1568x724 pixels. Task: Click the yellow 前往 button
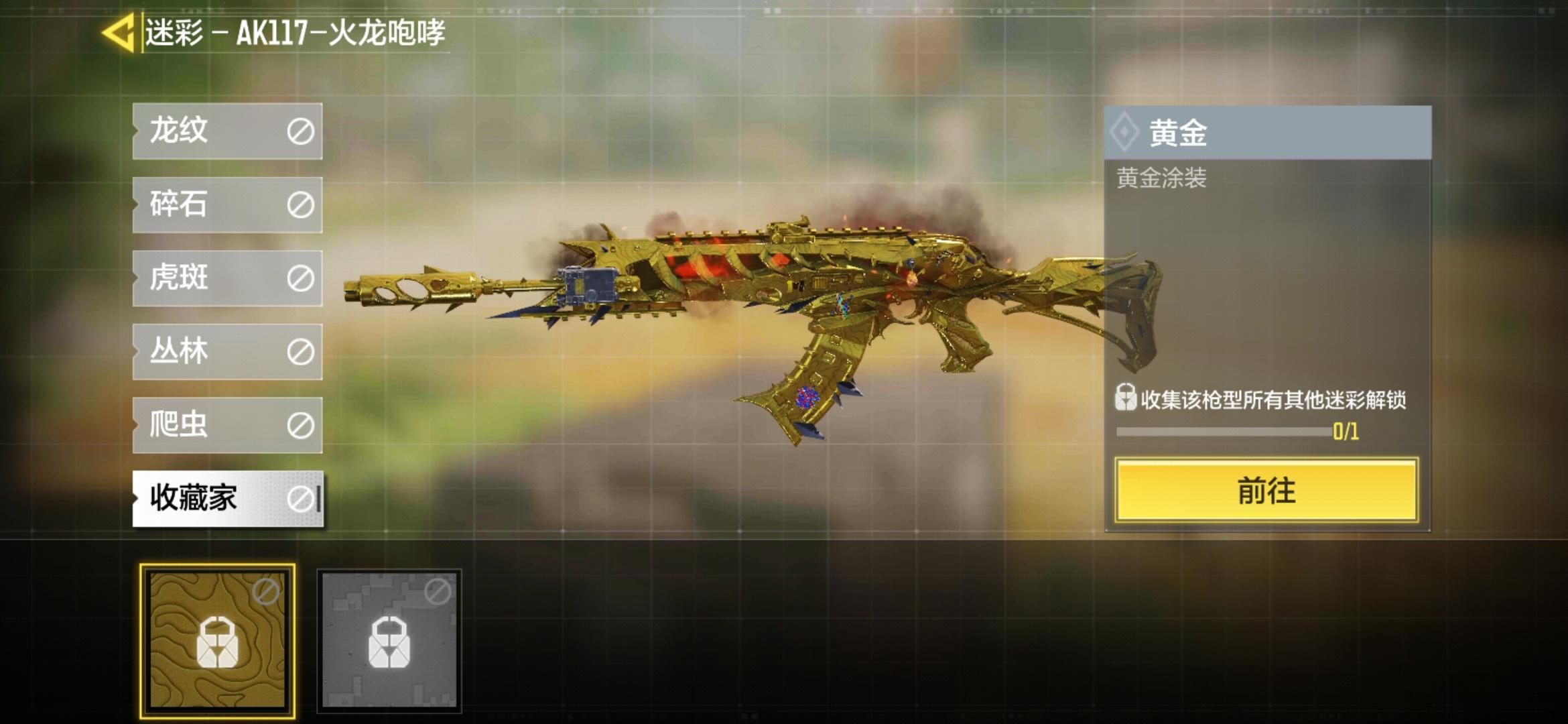1266,491
